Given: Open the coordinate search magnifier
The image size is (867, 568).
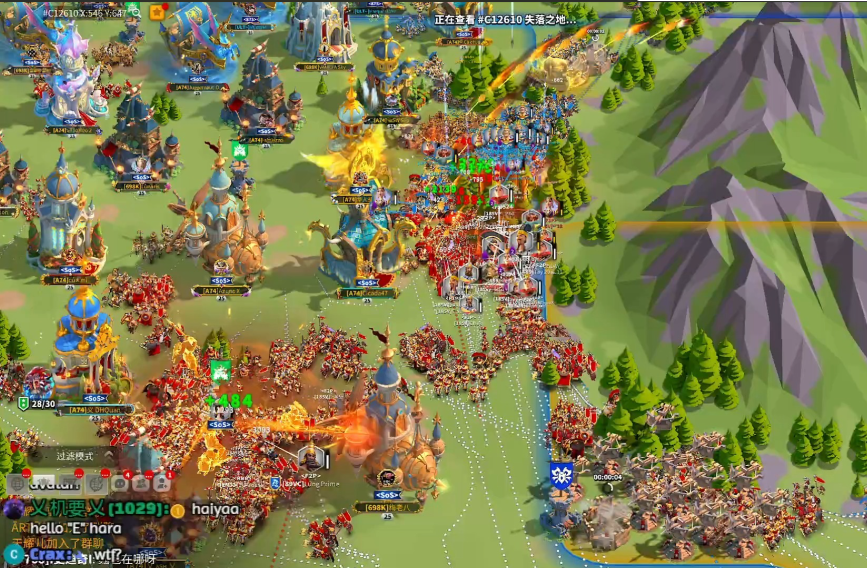Looking at the screenshot, I should pos(138,12).
